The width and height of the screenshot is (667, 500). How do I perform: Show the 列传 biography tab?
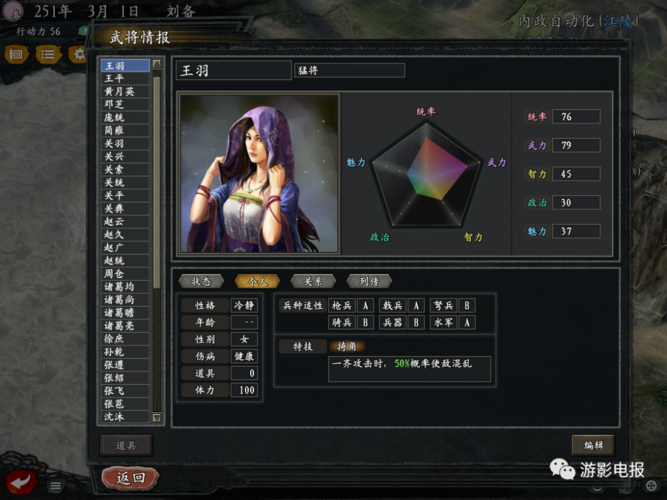coord(368,281)
